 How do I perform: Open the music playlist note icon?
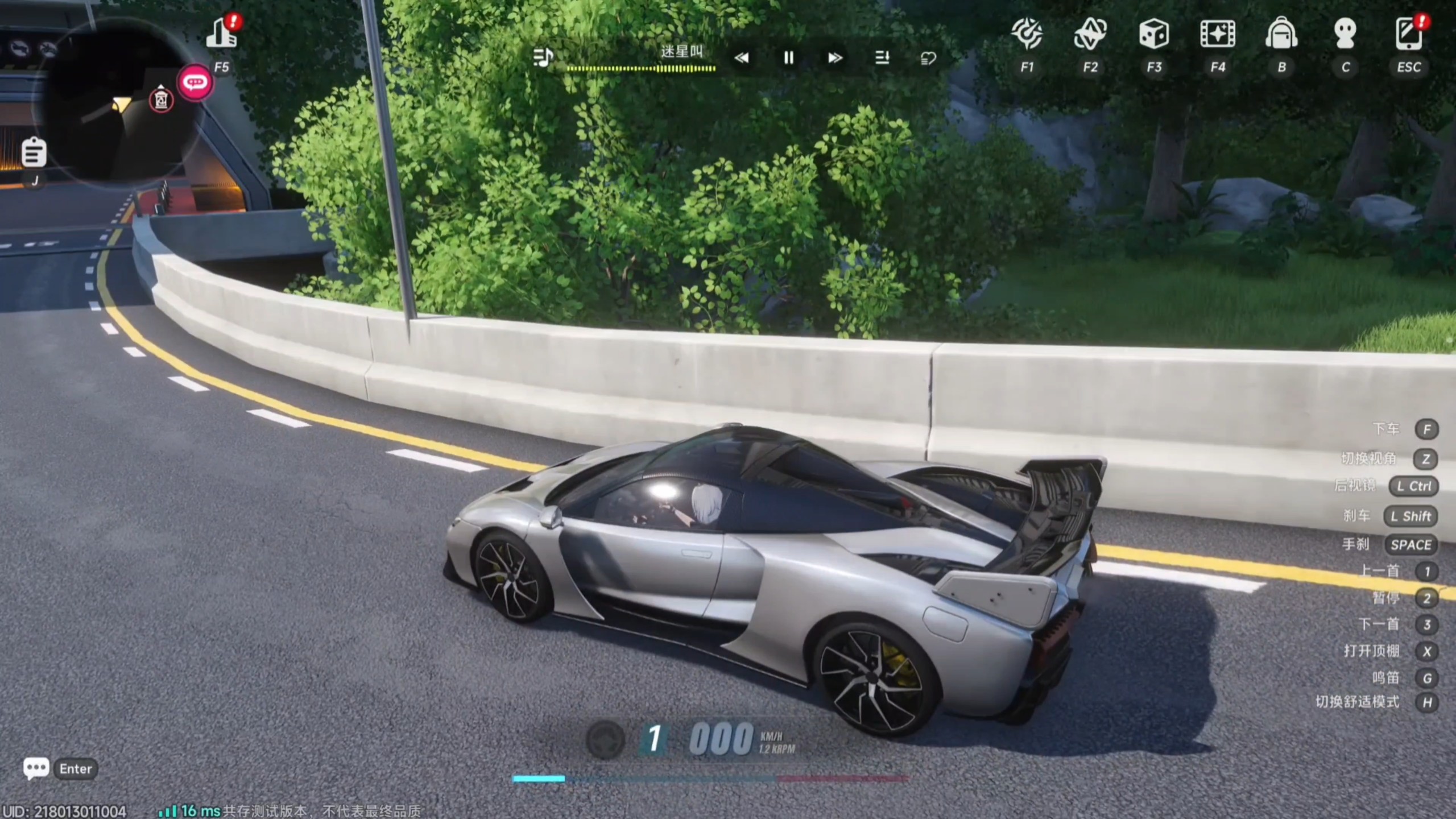(x=543, y=57)
